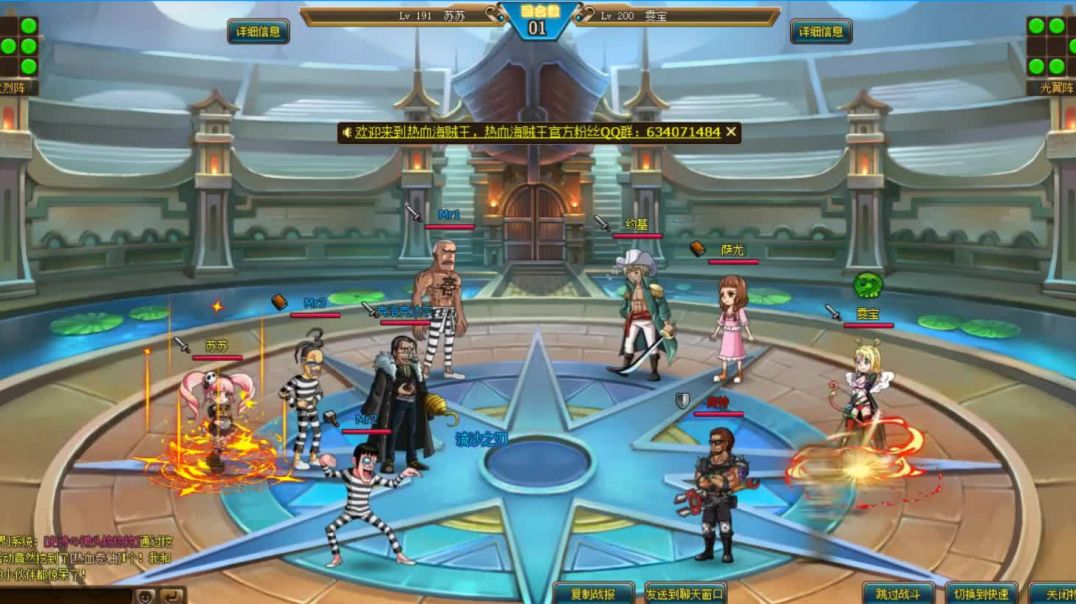Send report via 发送到聊天窗口 button
The image size is (1076, 604).
(x=685, y=593)
